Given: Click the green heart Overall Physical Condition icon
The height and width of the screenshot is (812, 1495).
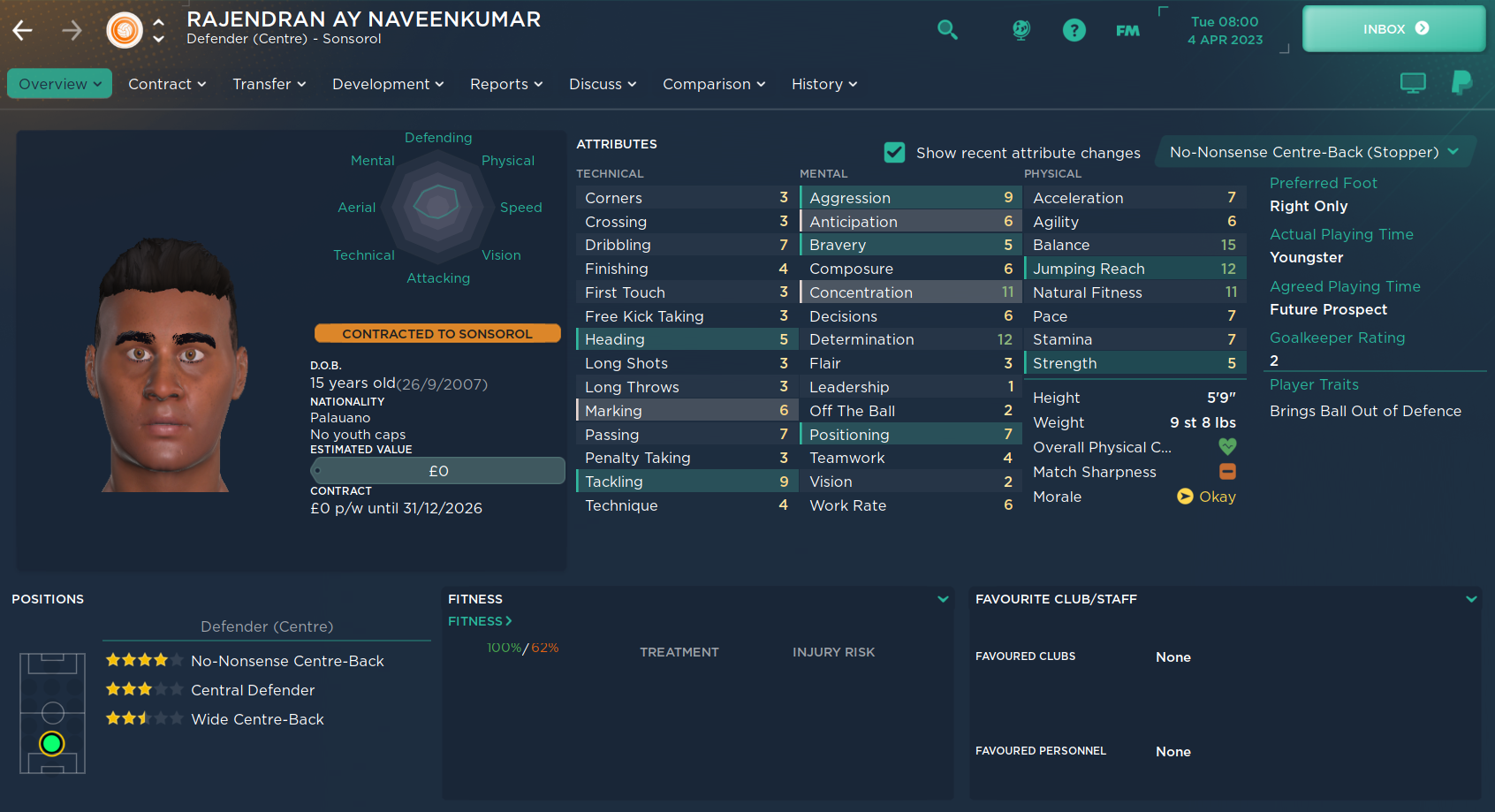Looking at the screenshot, I should [1227, 447].
